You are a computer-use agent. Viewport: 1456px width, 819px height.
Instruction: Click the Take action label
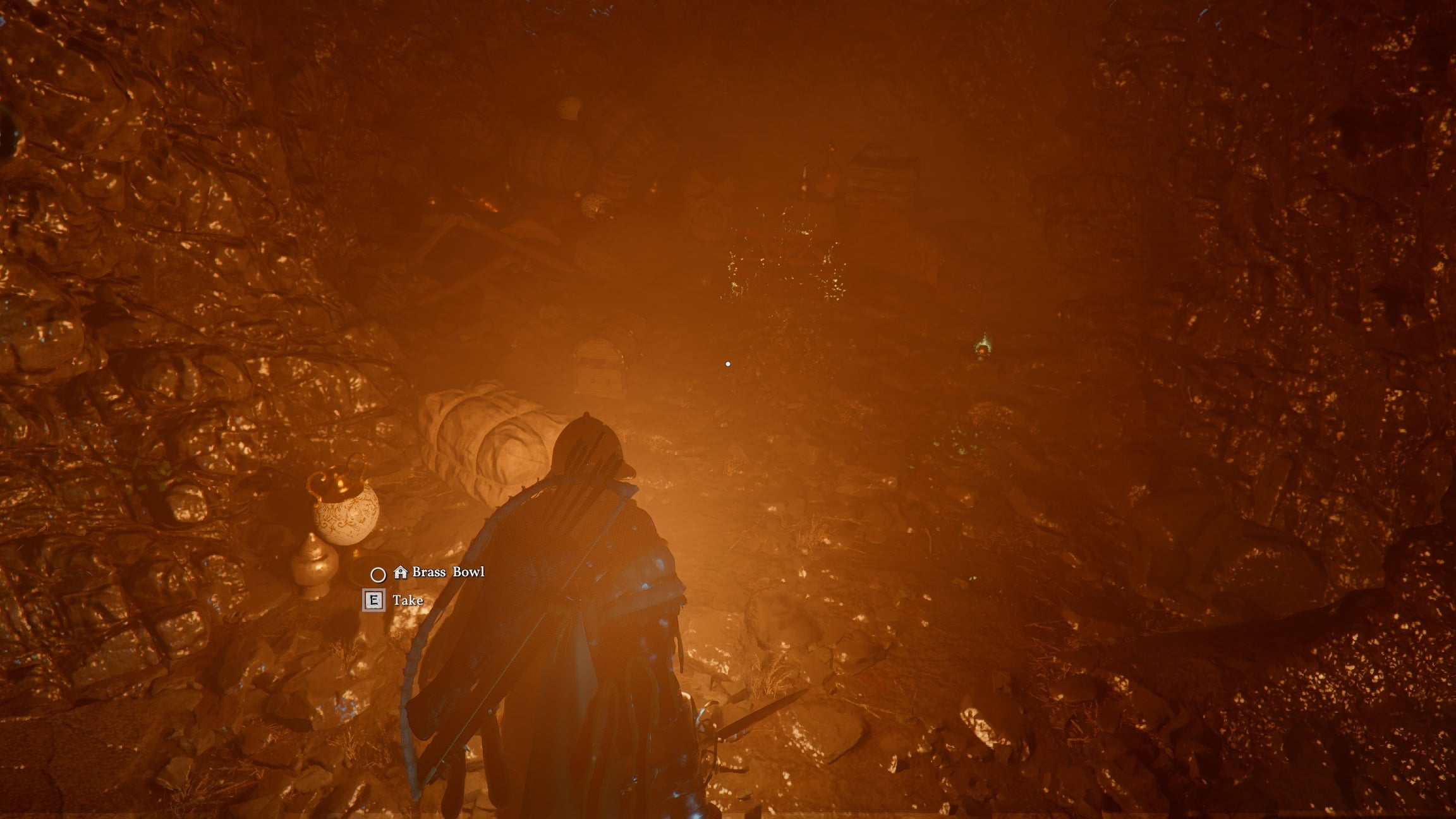(409, 600)
